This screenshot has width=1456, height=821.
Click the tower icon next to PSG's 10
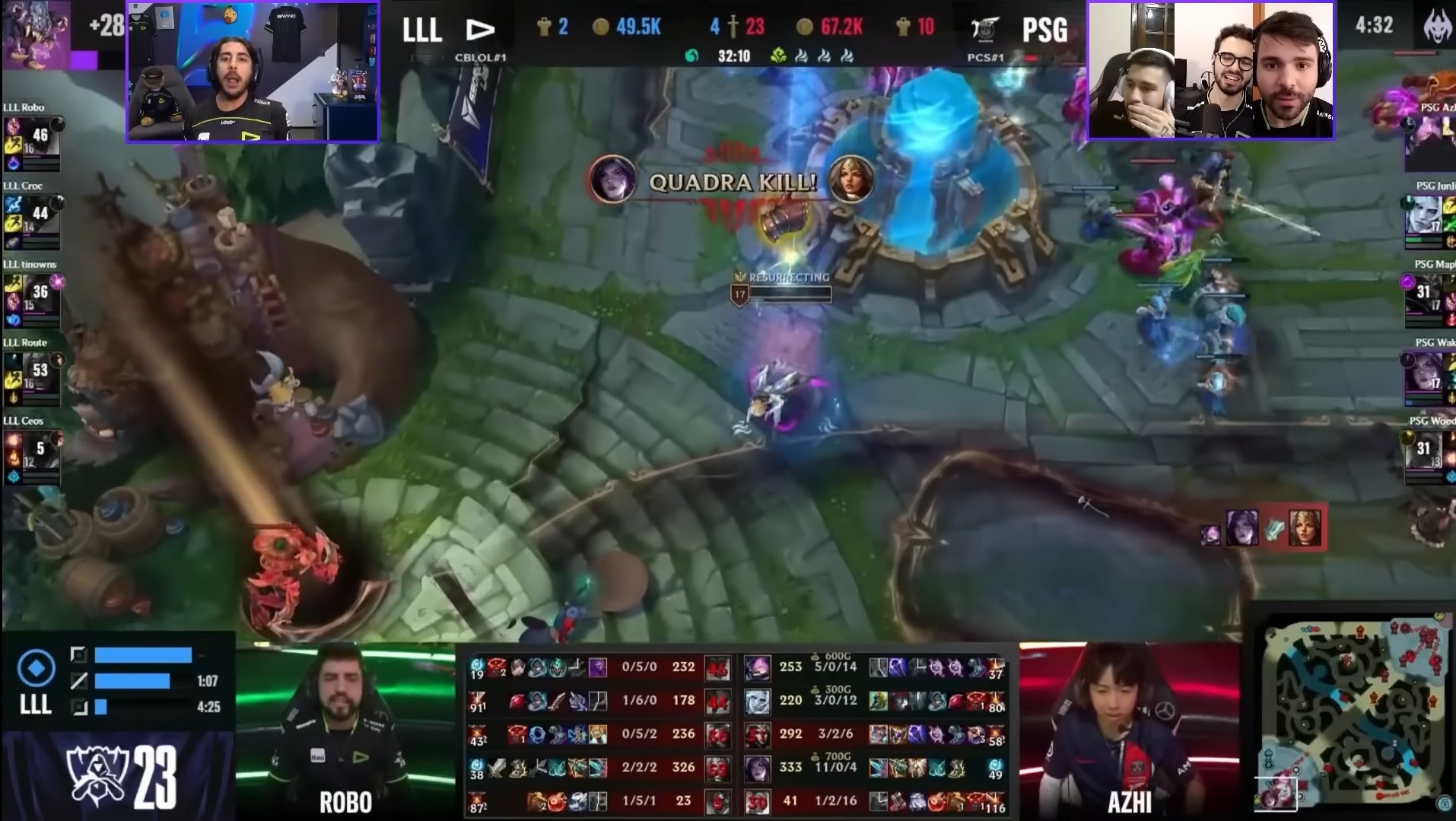coord(904,27)
